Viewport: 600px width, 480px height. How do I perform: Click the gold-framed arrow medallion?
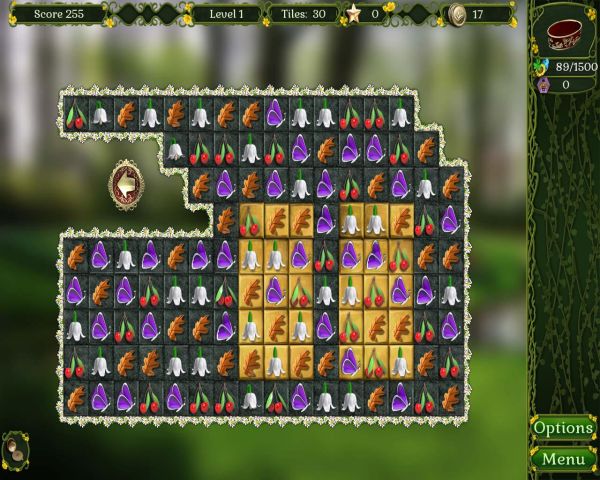click(127, 184)
